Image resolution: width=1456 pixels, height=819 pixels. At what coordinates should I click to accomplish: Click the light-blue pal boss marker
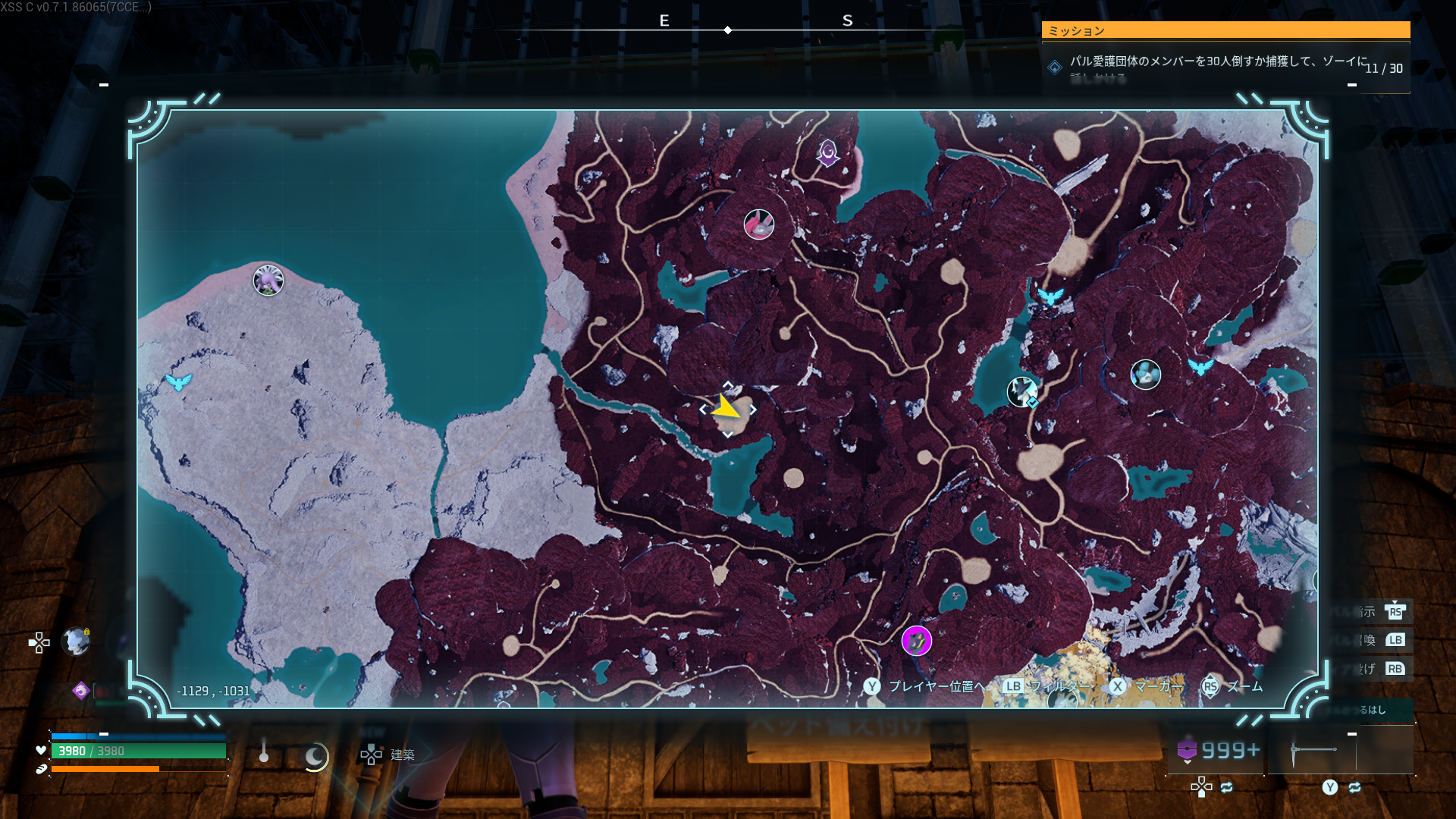(x=1145, y=375)
